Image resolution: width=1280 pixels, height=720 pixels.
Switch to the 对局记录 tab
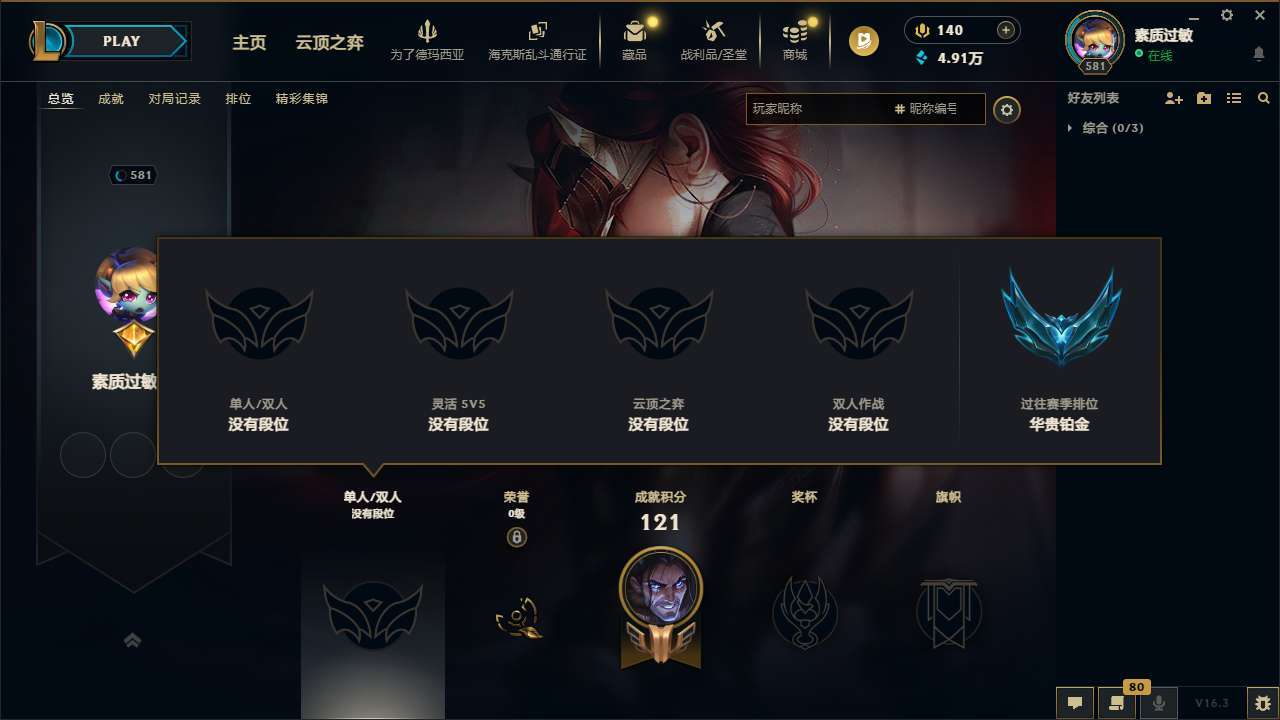(x=175, y=98)
